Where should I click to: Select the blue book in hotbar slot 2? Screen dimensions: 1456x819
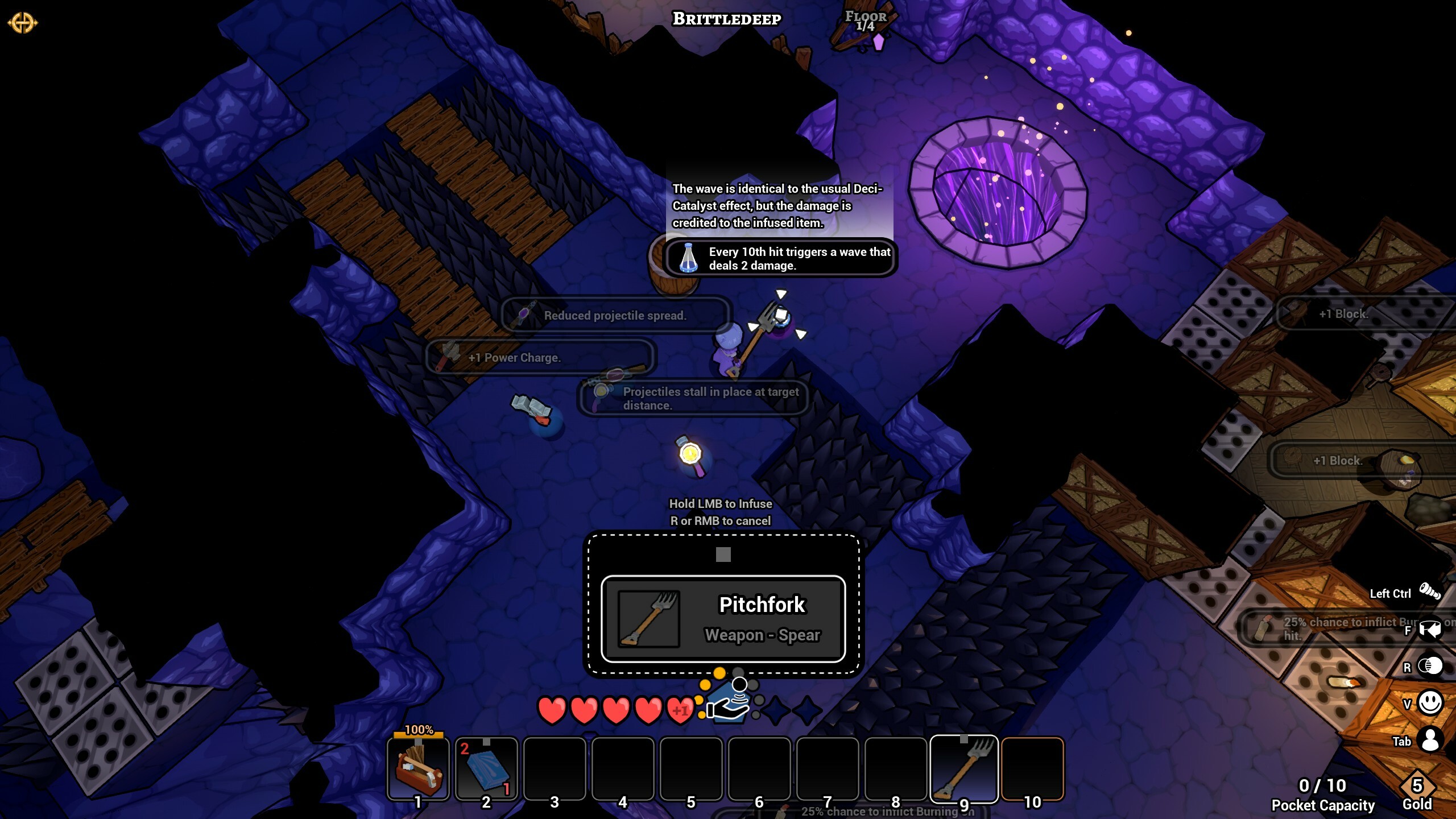486,768
